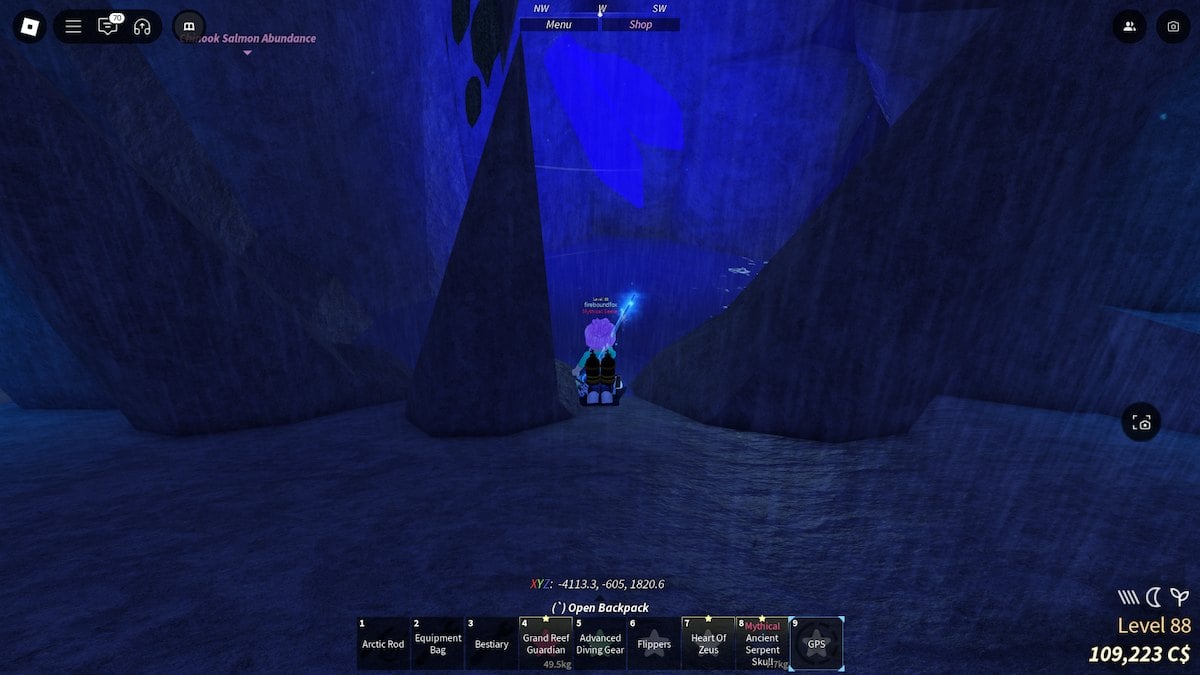Open the top-right camera capture icon
The height and width of the screenshot is (675, 1200).
pos(1173,27)
